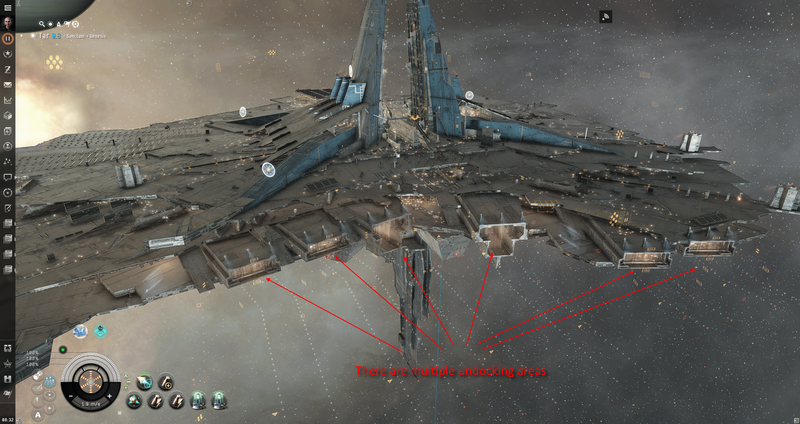
Task: Open the star icon in bottom sidebar
Action: pyautogui.click(x=7, y=363)
